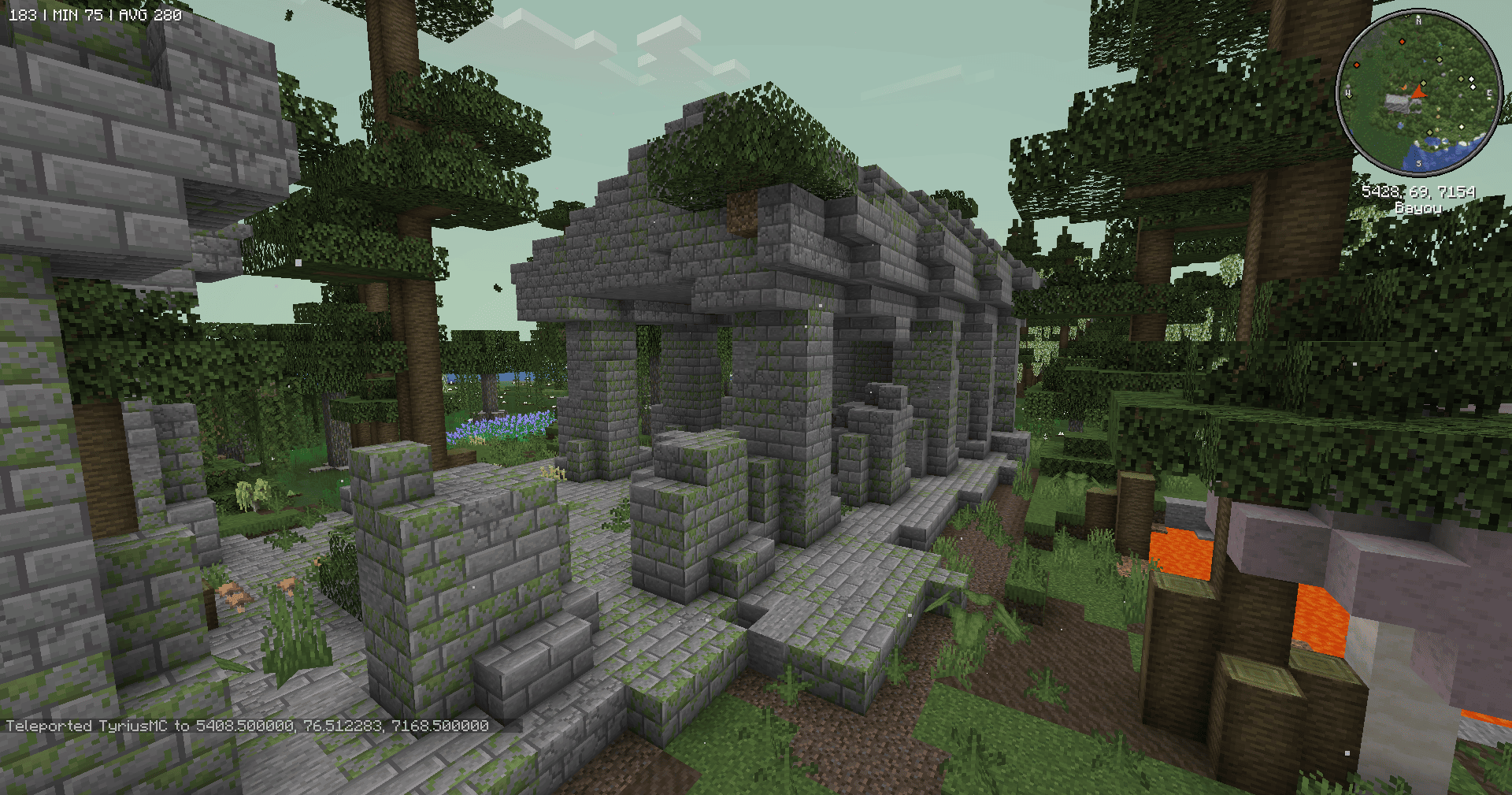Click the red waypoint diamond north on minimap
Image resolution: width=1512 pixels, height=795 pixels.
[1402, 41]
